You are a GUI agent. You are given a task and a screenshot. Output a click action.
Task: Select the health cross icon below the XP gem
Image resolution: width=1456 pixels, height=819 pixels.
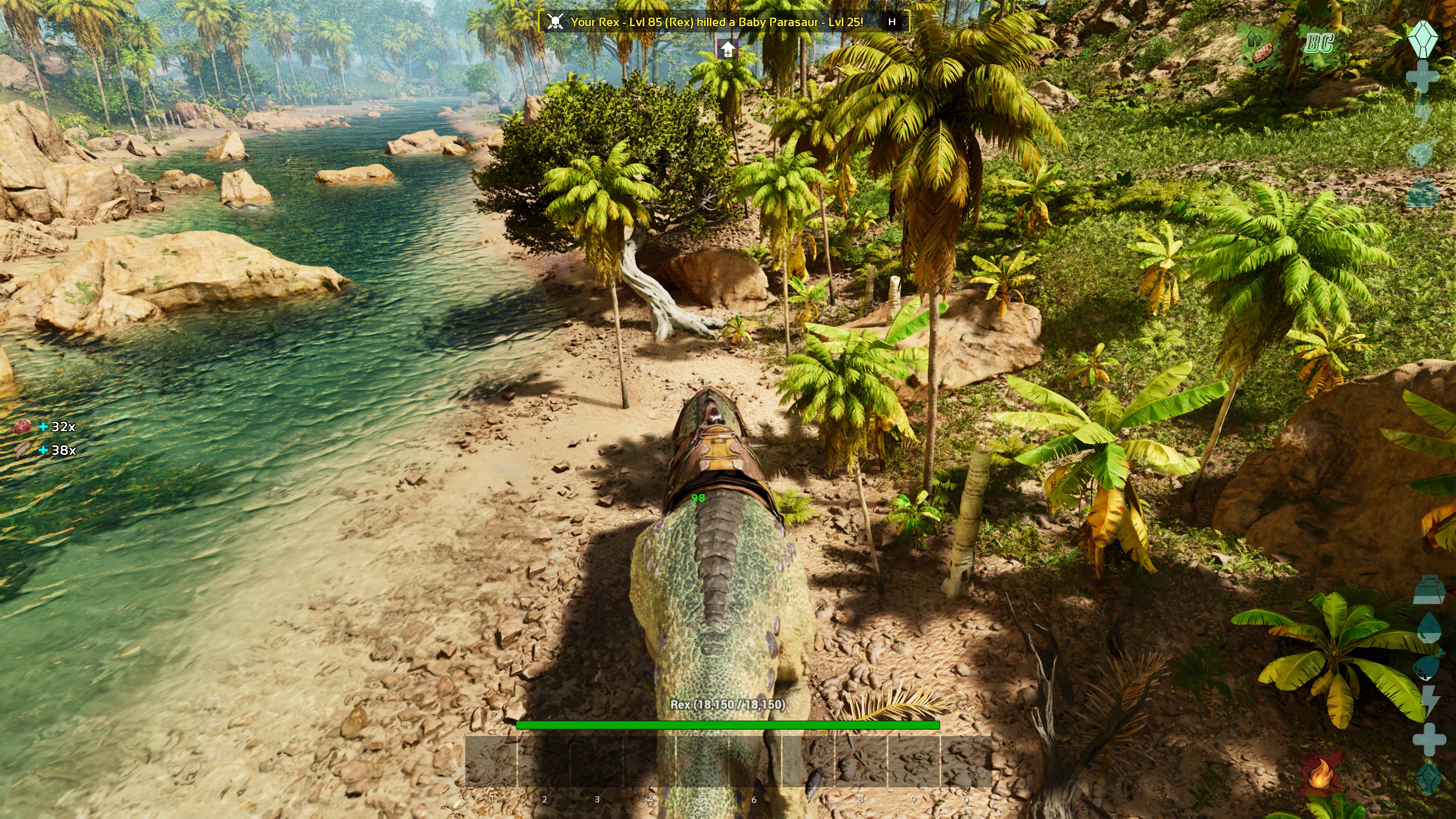(1422, 76)
